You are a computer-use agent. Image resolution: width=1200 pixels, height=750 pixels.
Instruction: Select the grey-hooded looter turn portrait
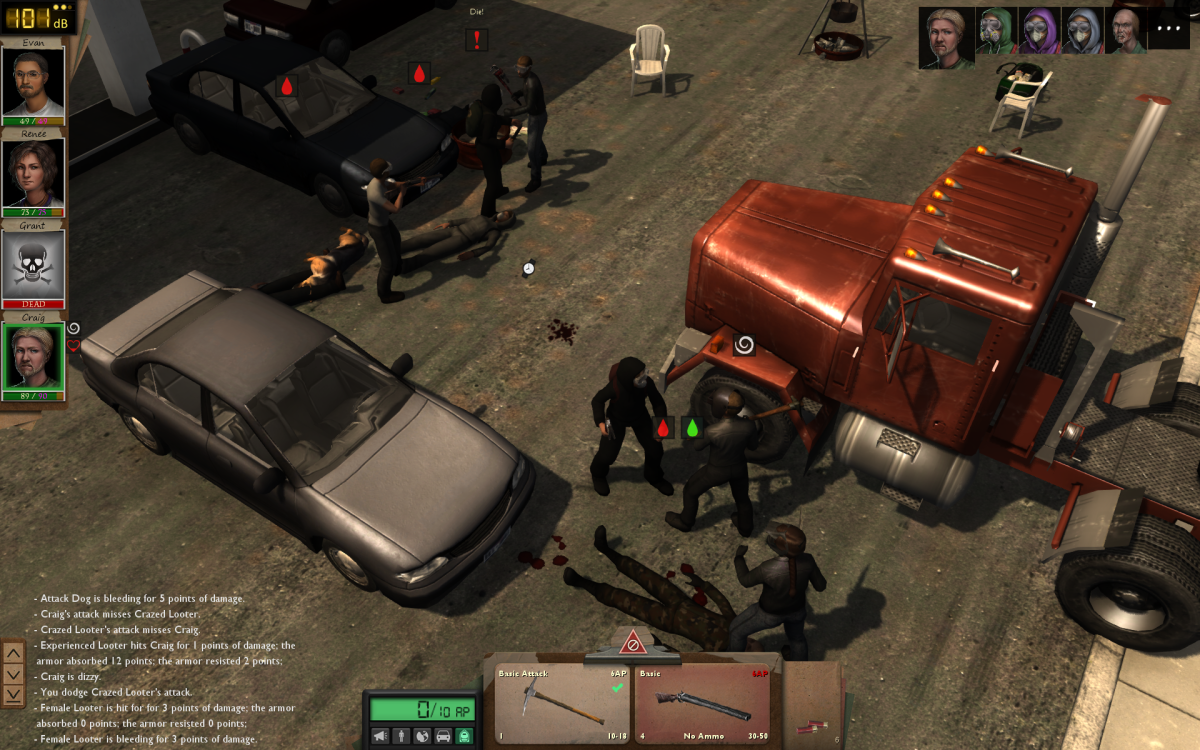1081,31
